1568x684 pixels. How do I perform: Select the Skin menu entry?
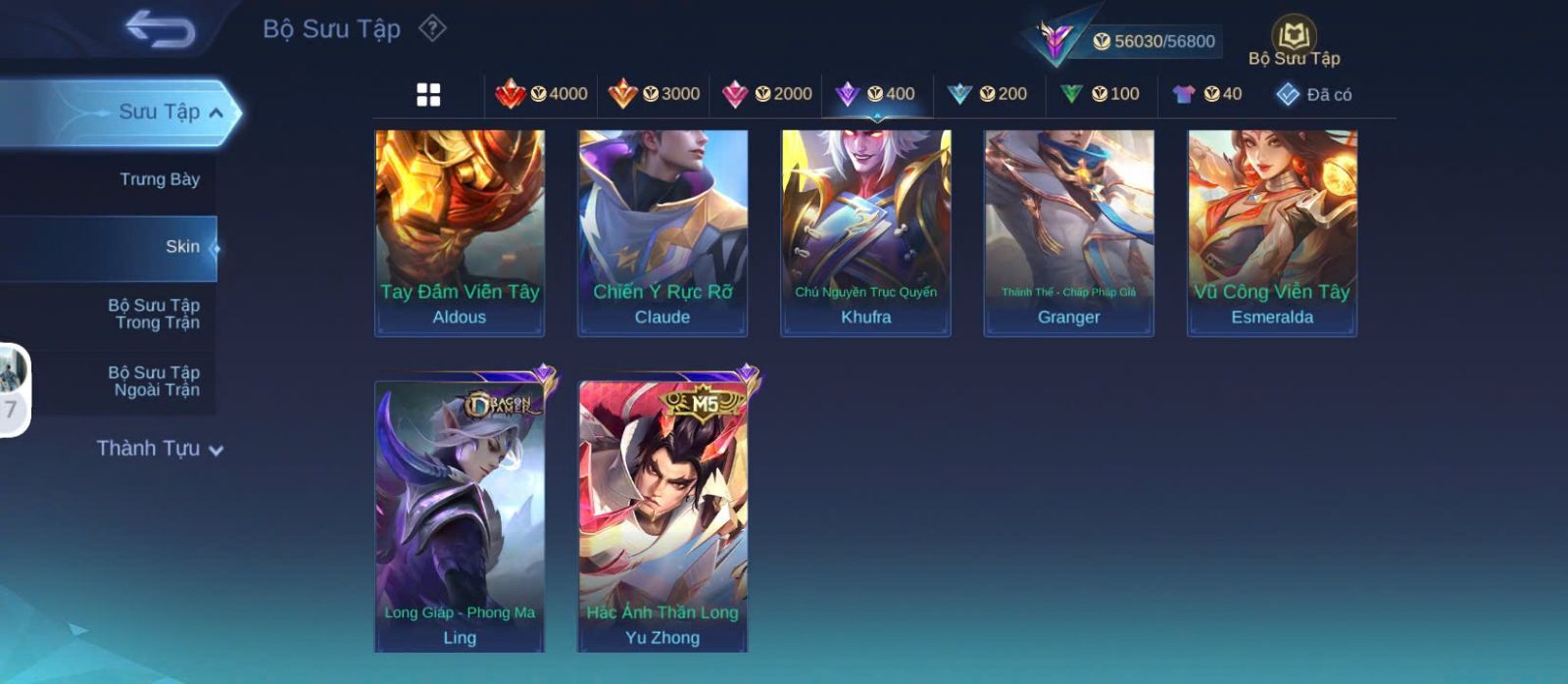(x=182, y=247)
